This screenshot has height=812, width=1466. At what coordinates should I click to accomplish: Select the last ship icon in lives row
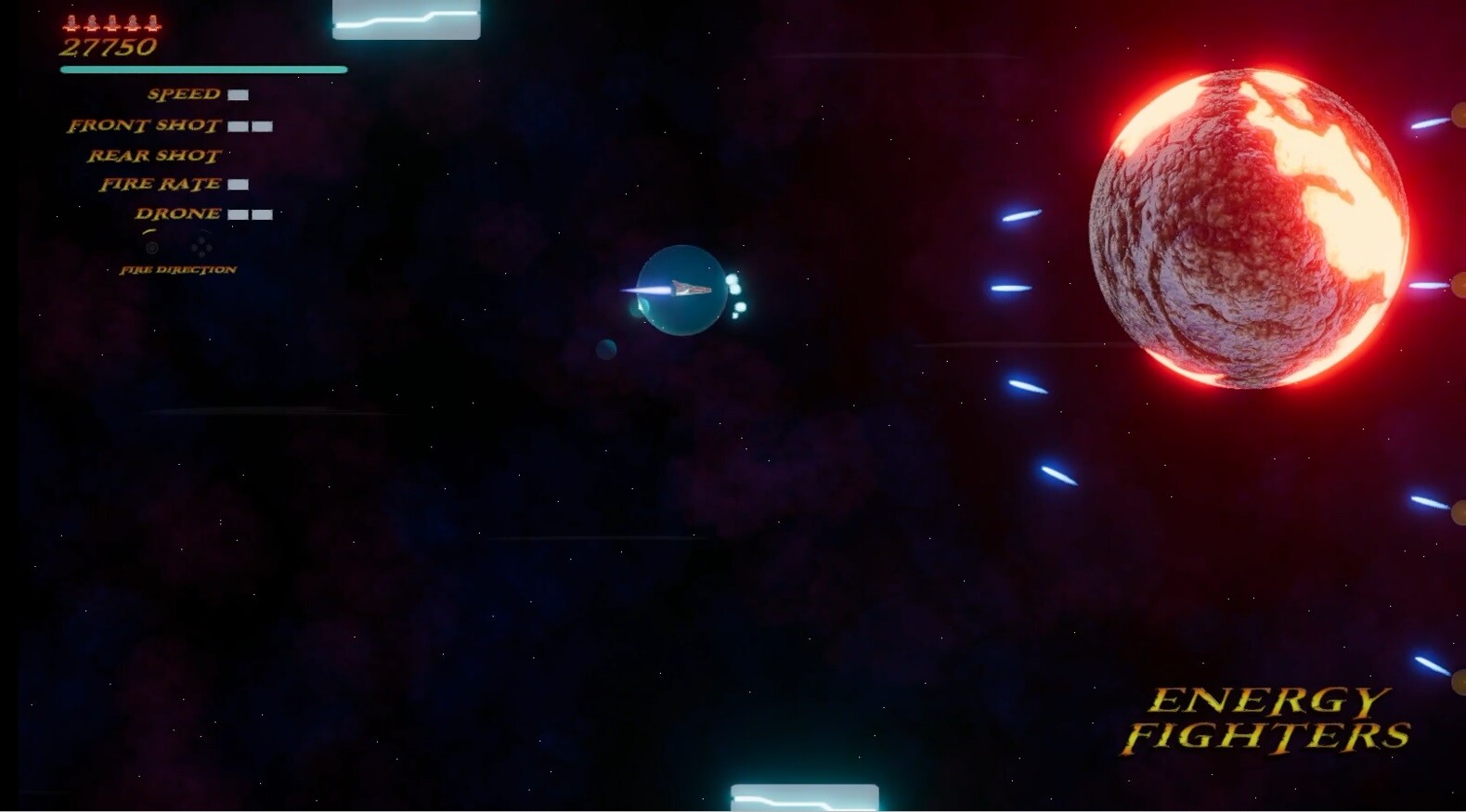point(151,24)
